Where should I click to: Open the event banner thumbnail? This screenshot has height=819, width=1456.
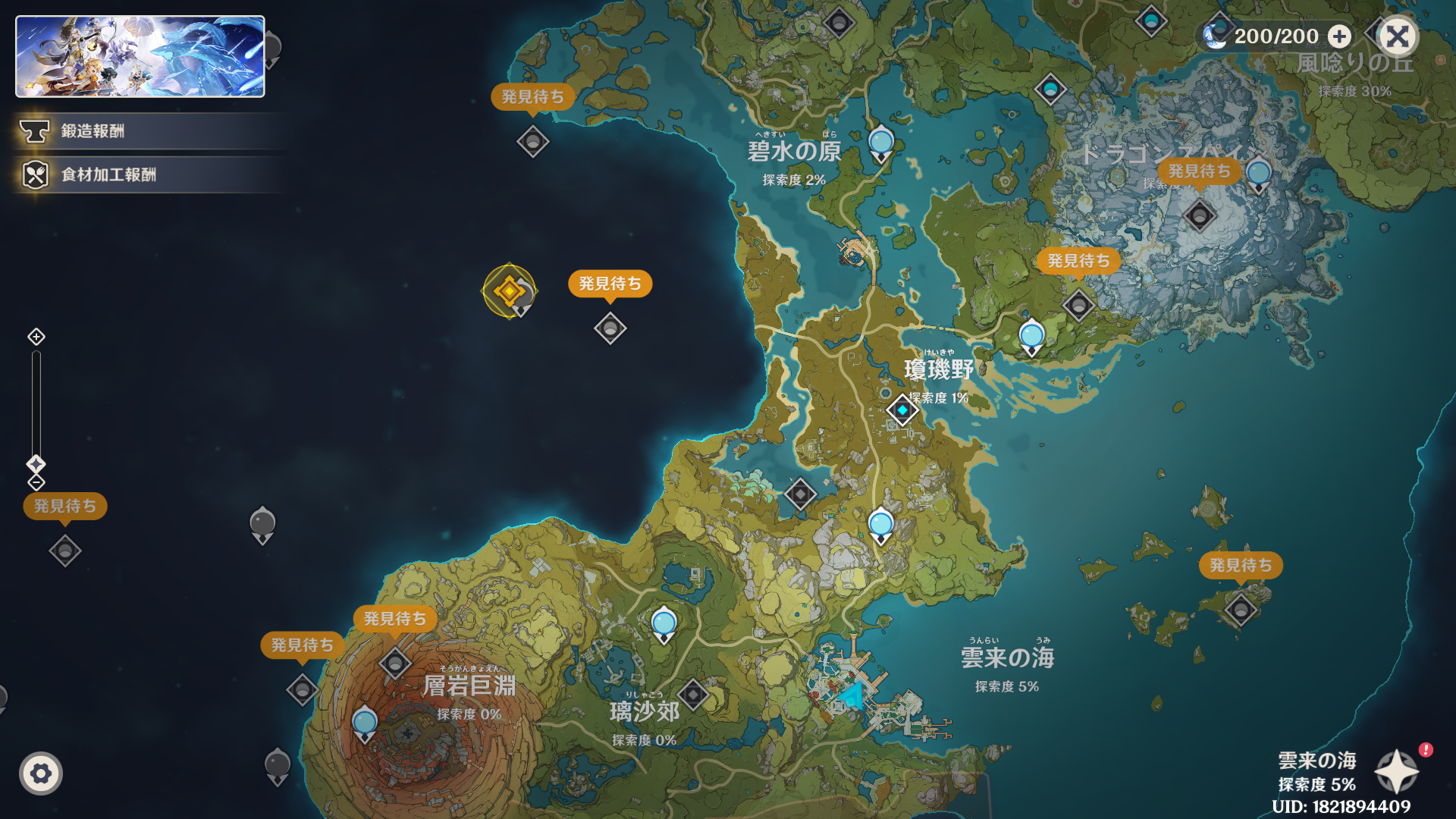[x=140, y=57]
